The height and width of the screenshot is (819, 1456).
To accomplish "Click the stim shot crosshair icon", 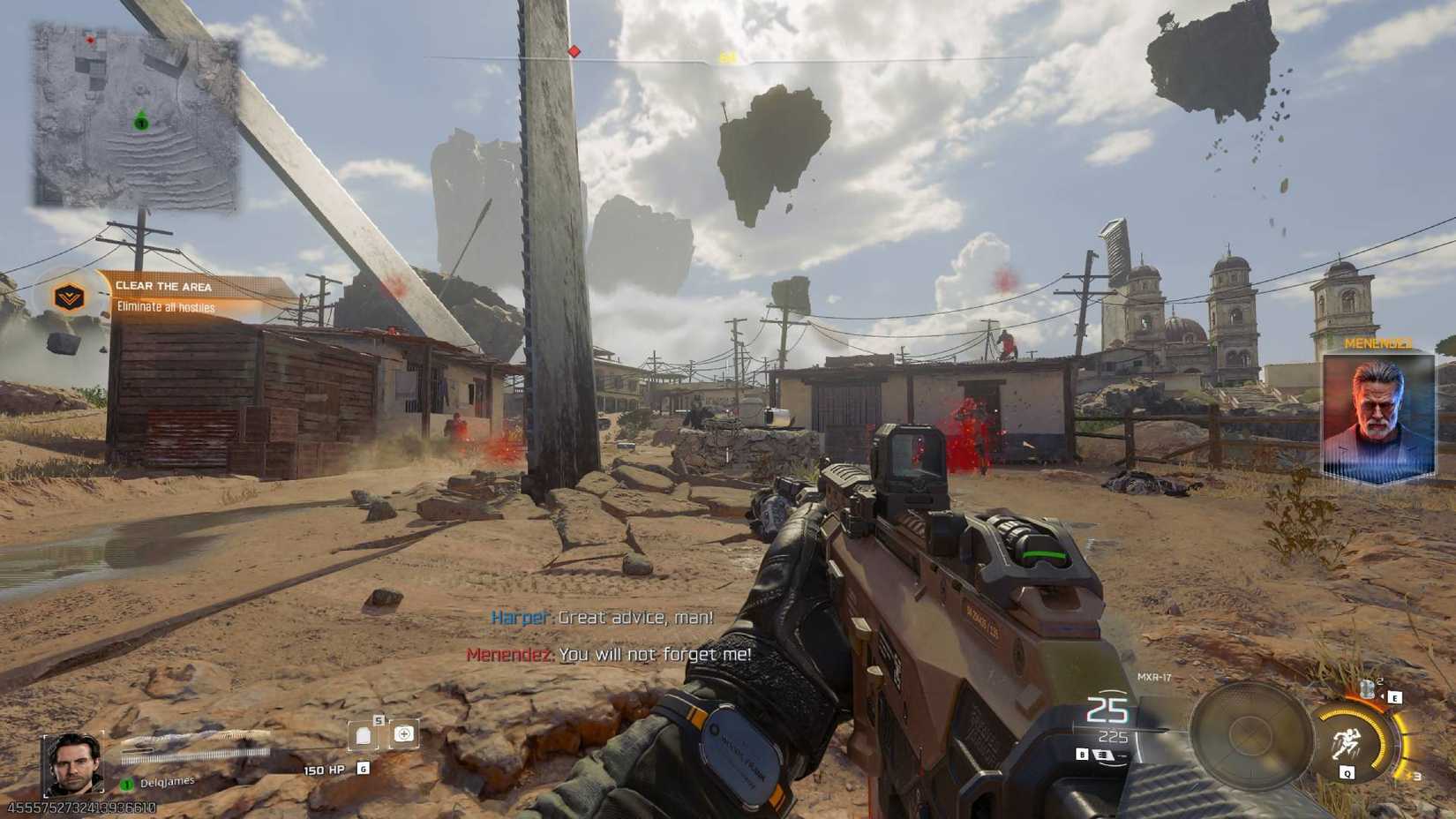I will [x=406, y=733].
